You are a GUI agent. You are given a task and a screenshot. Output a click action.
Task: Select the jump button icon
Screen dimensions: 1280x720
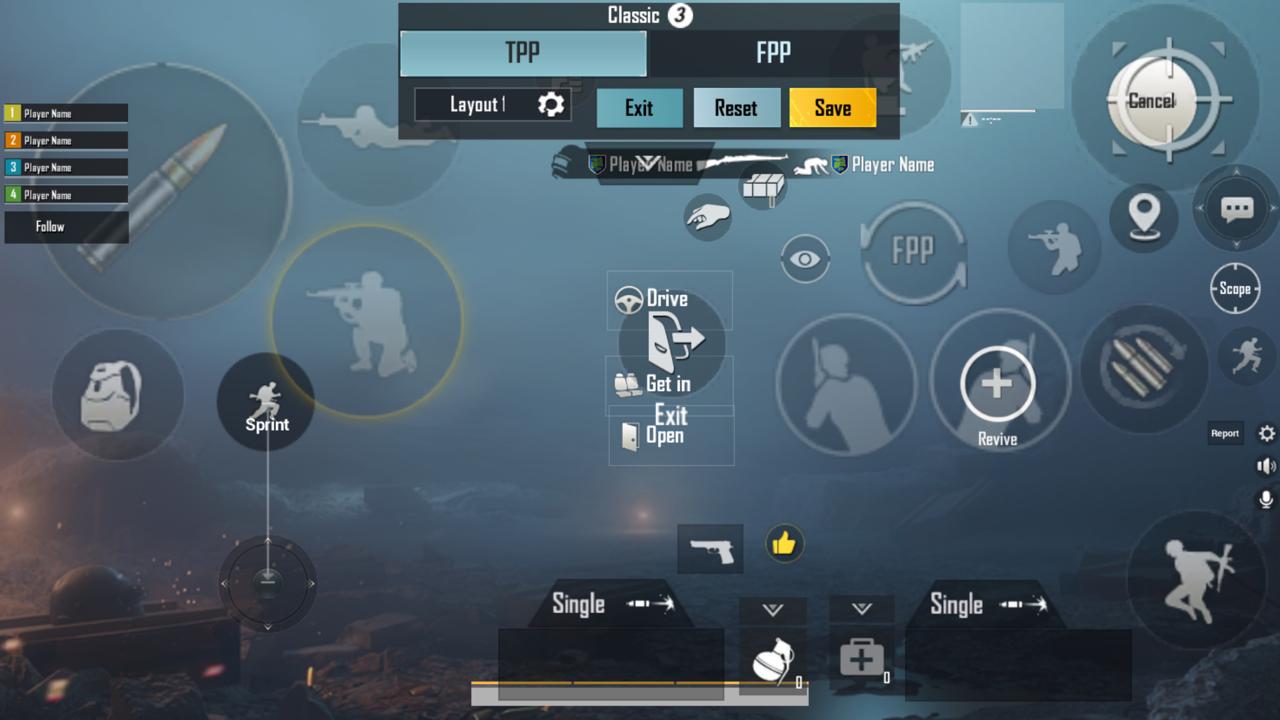(x=1197, y=580)
